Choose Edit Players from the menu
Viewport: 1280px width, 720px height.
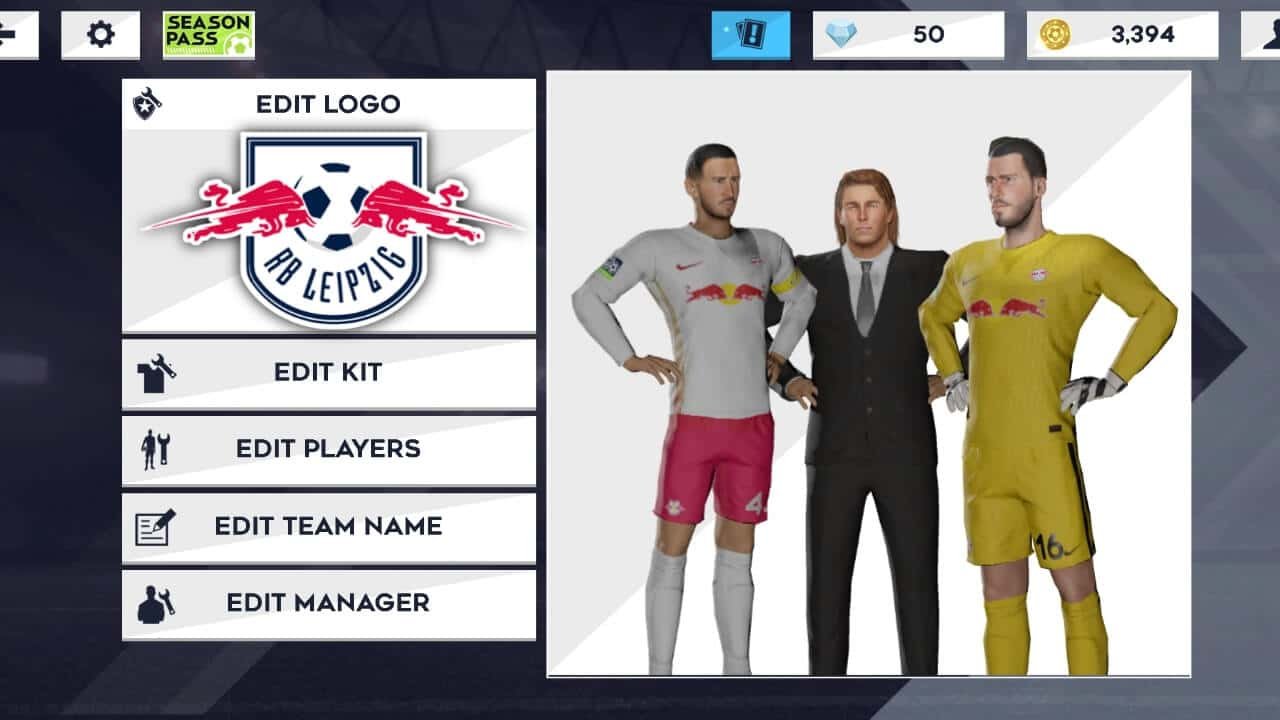(328, 449)
